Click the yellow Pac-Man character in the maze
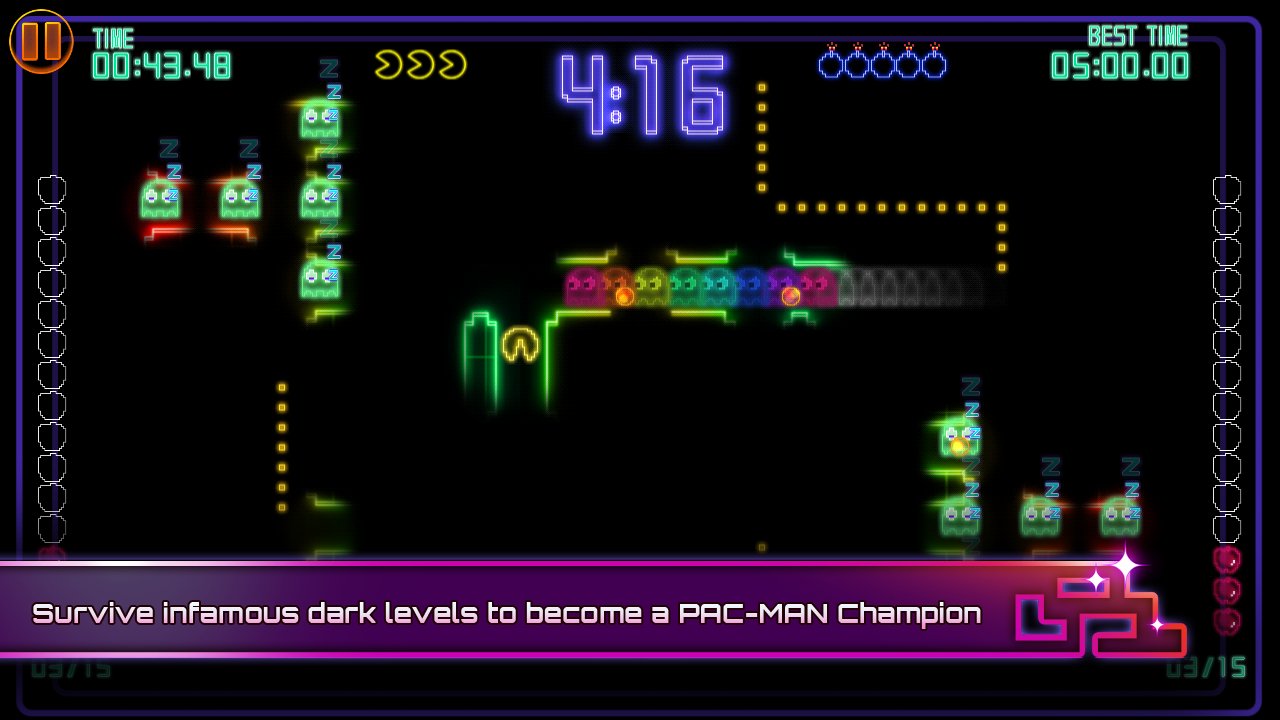This screenshot has width=1280, height=720. (x=519, y=342)
